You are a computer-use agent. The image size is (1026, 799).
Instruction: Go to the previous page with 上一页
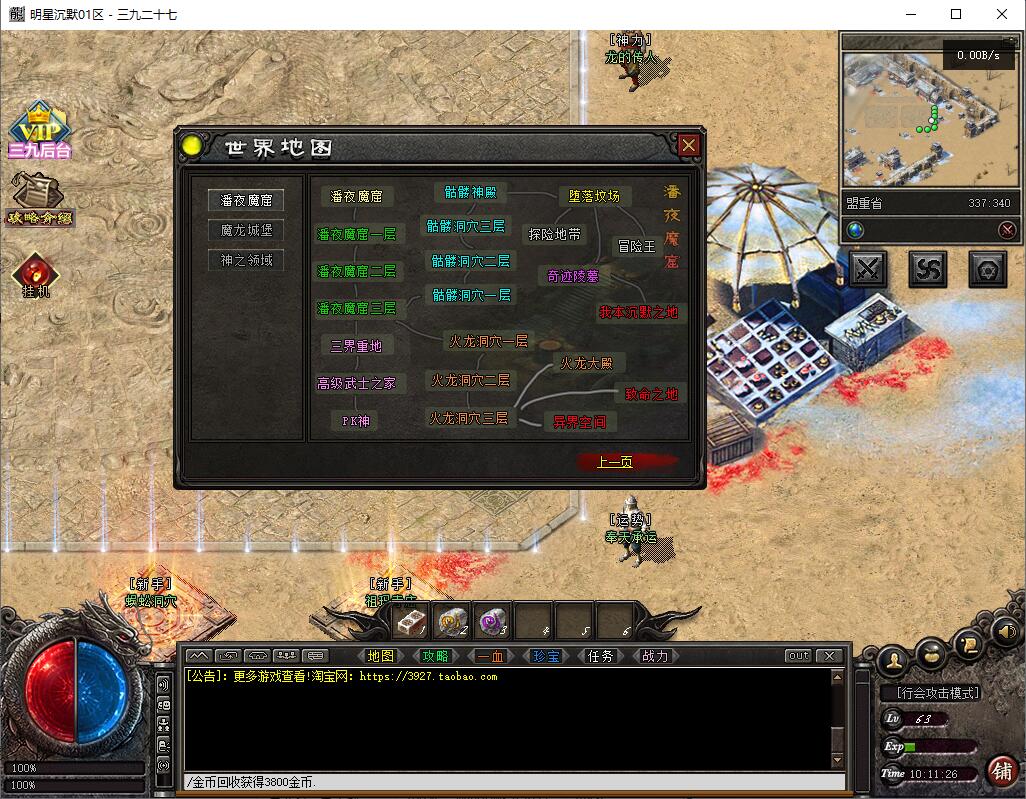point(615,462)
